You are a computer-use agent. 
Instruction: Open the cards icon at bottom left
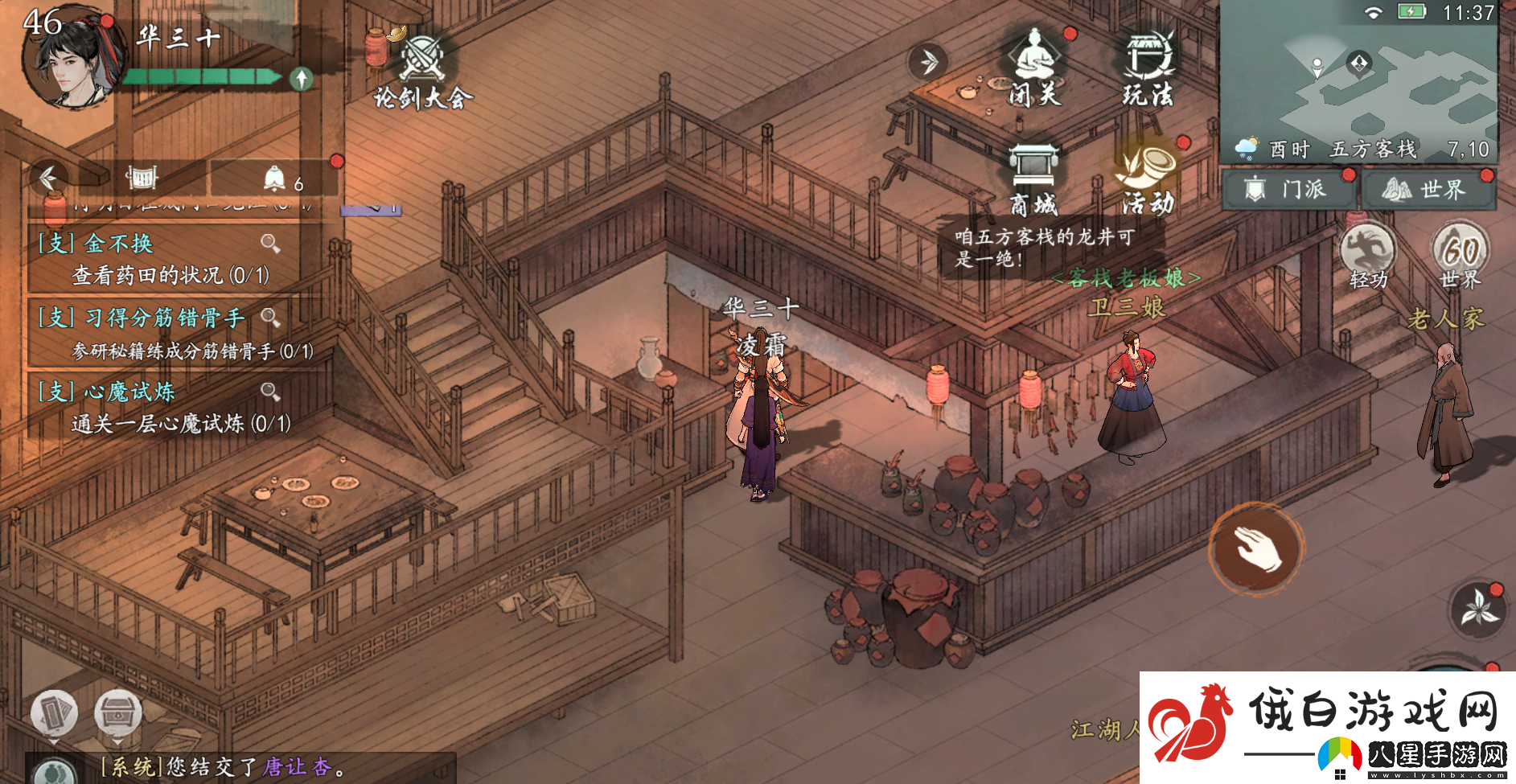point(54,712)
